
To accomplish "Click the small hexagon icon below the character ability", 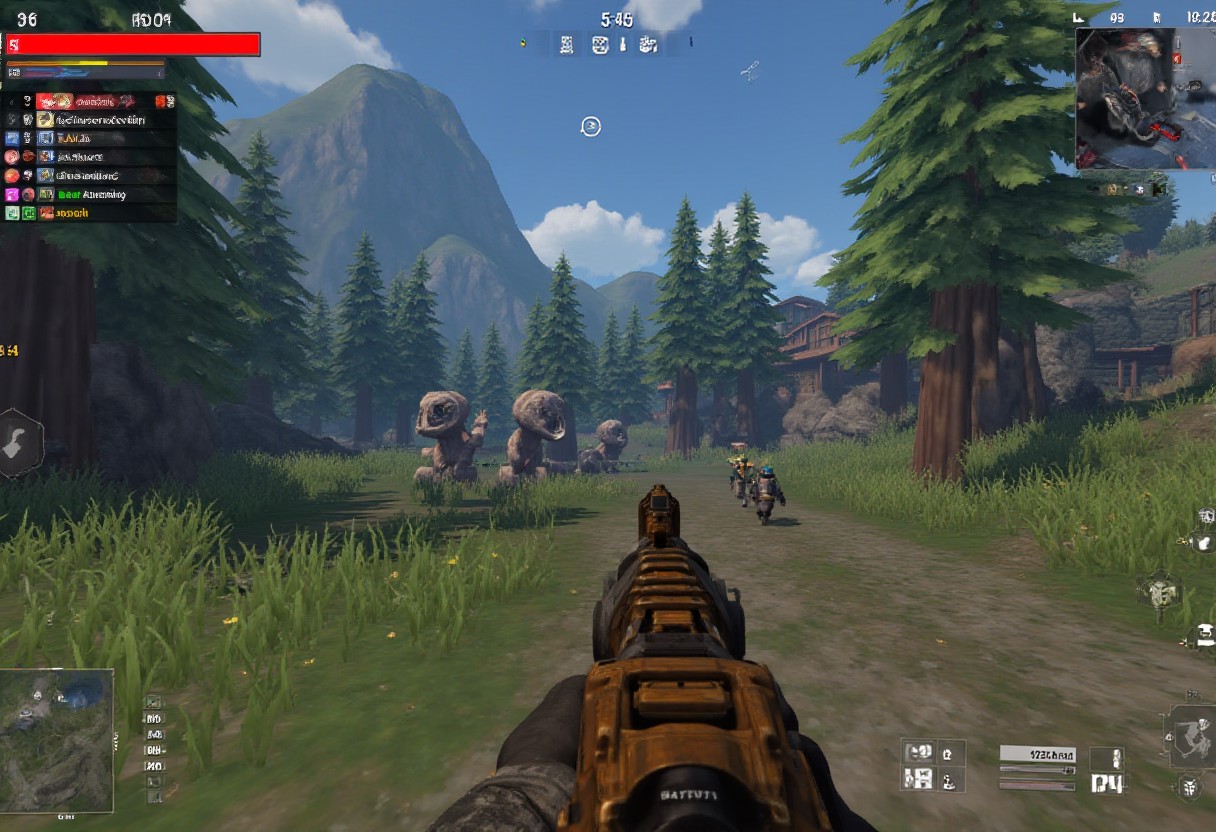I will point(1189,787).
